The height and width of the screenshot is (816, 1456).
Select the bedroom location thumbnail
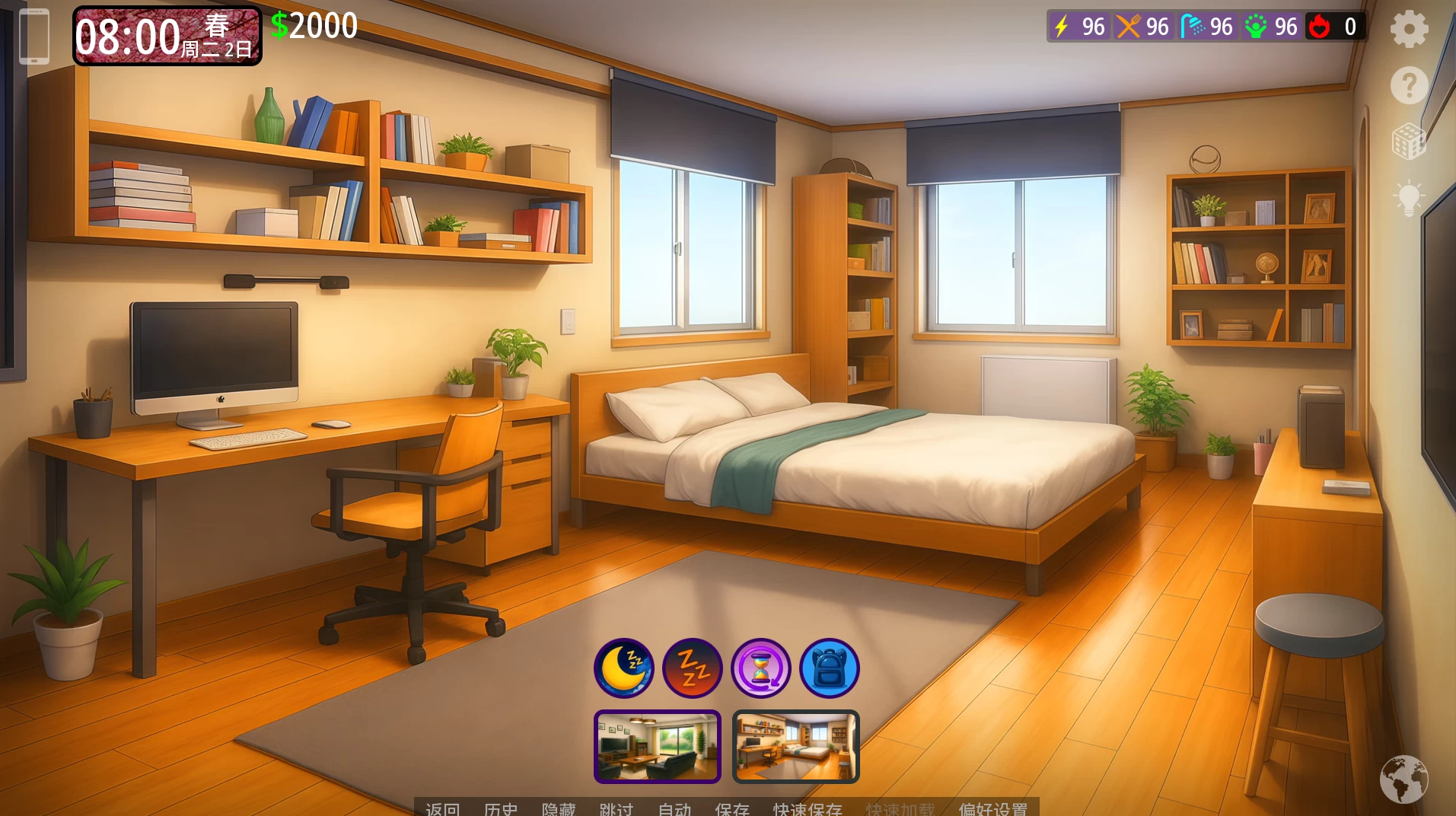click(x=796, y=747)
